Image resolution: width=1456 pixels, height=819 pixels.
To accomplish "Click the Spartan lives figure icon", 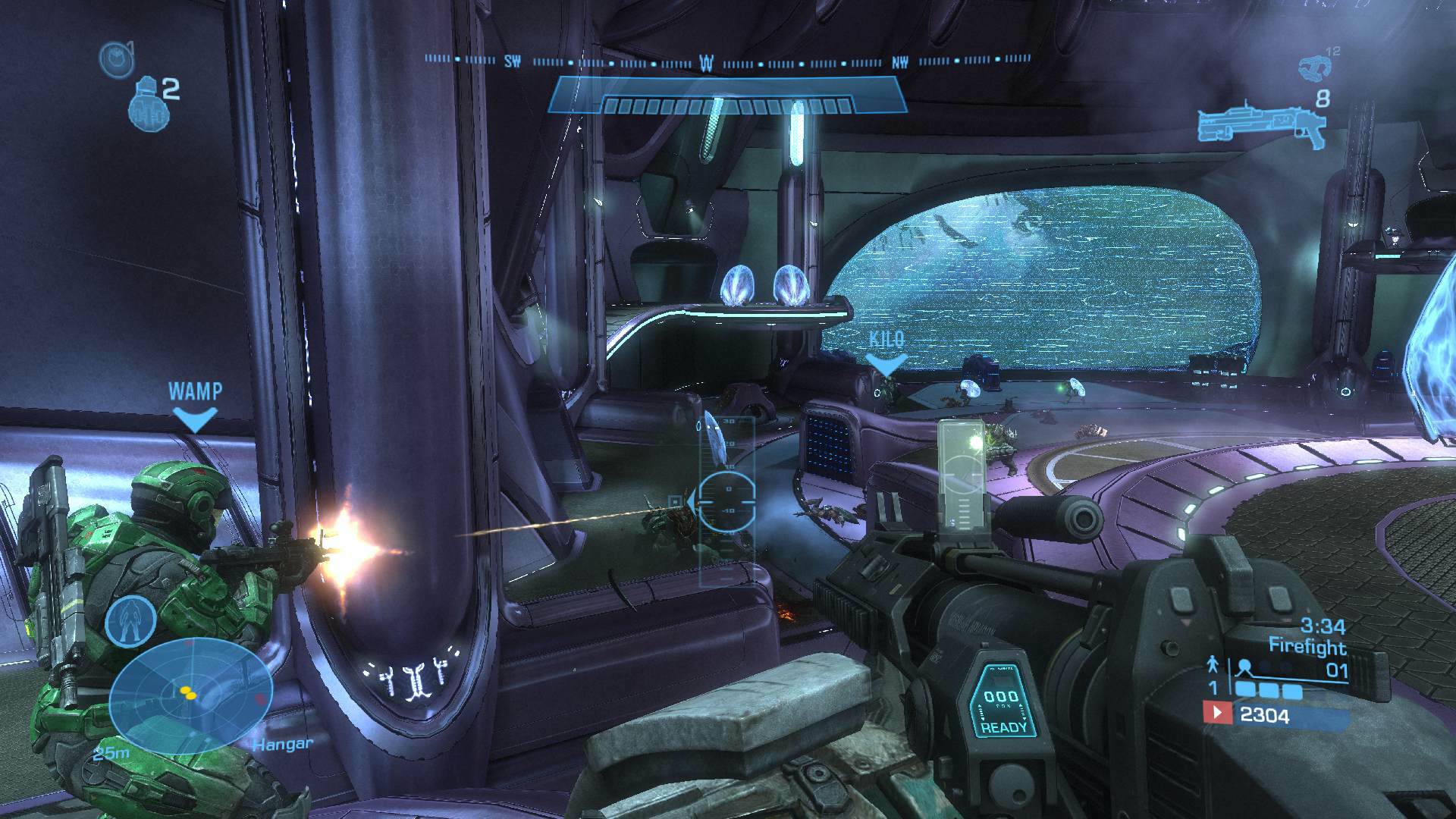I will [x=1212, y=666].
